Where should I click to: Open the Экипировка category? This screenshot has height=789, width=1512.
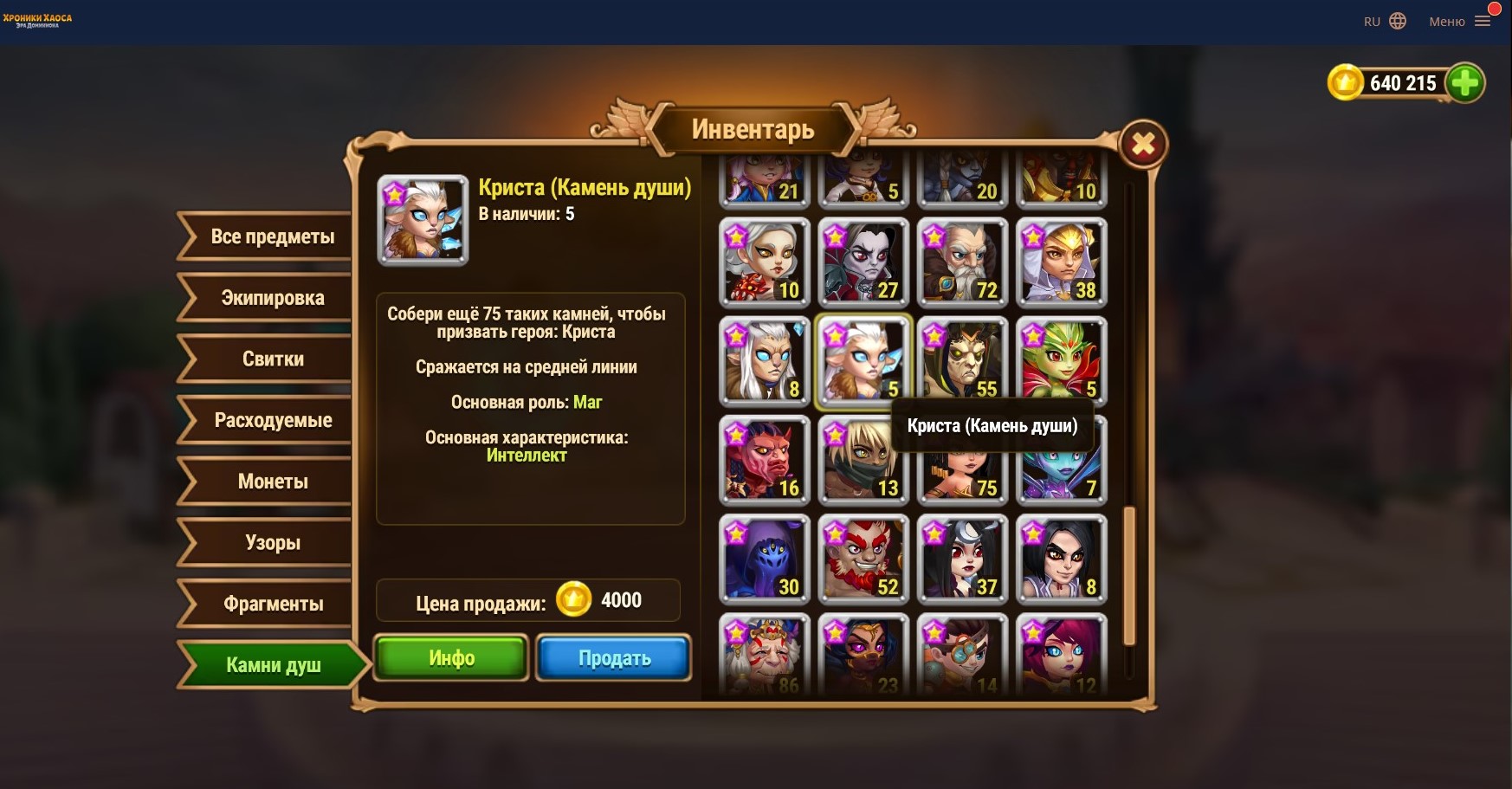pos(272,298)
